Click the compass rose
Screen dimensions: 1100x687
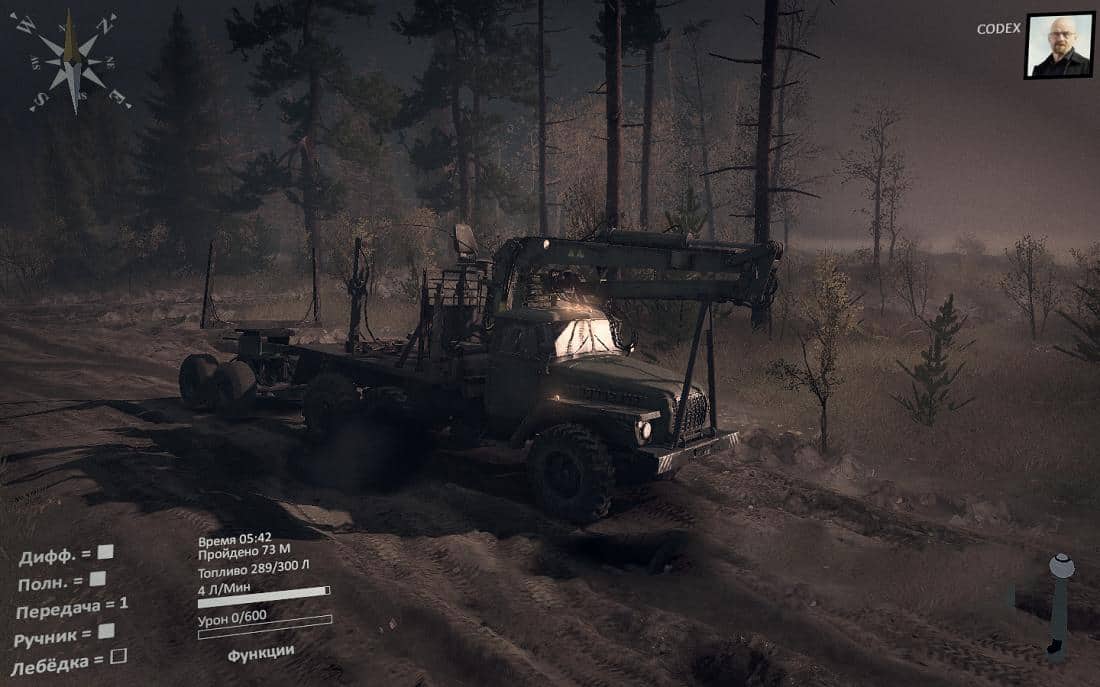tap(71, 61)
